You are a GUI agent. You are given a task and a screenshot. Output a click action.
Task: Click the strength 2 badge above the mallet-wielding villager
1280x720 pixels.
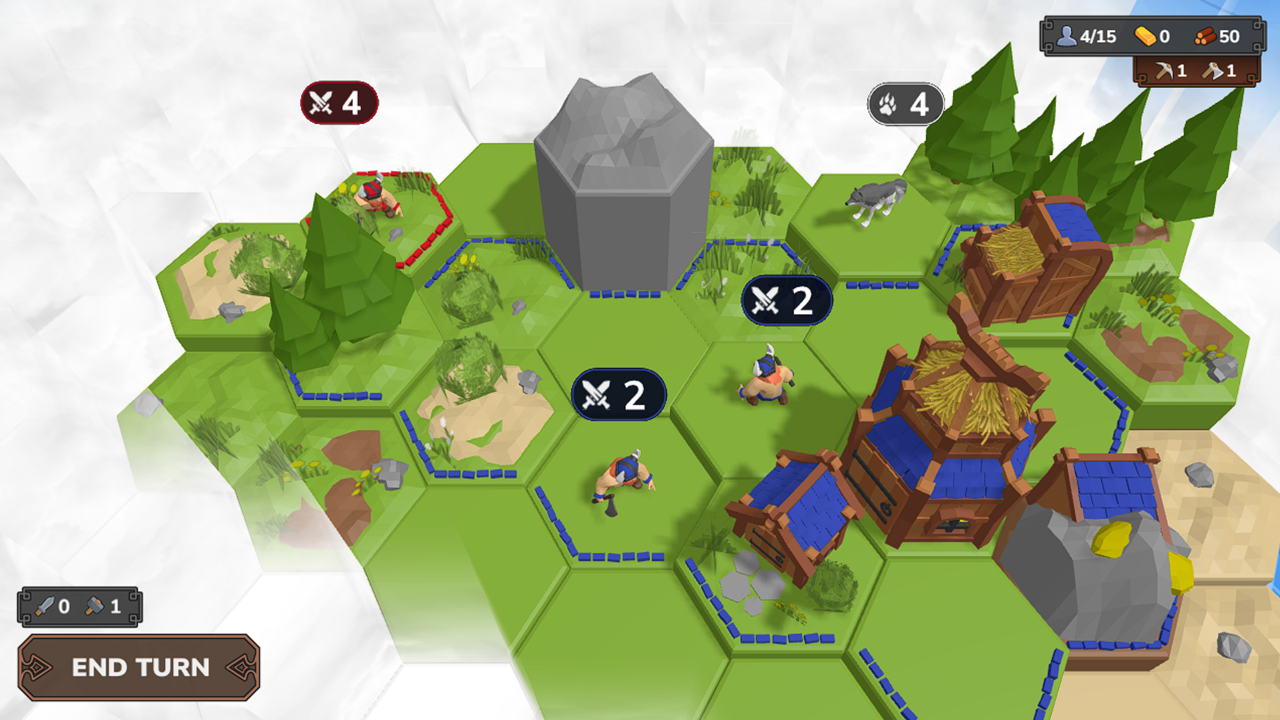pos(618,394)
